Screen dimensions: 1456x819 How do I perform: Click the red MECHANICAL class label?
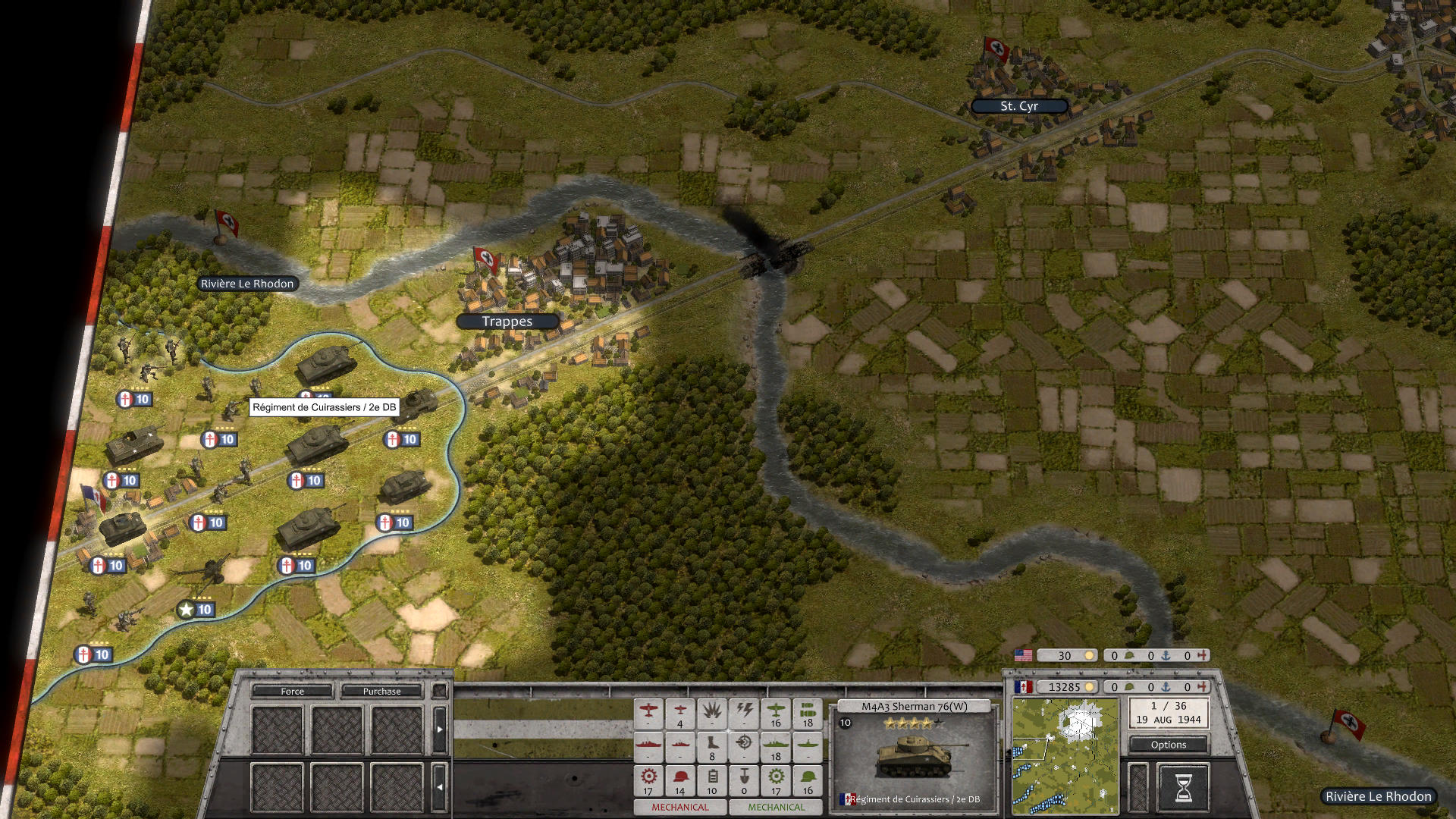pyautogui.click(x=680, y=807)
